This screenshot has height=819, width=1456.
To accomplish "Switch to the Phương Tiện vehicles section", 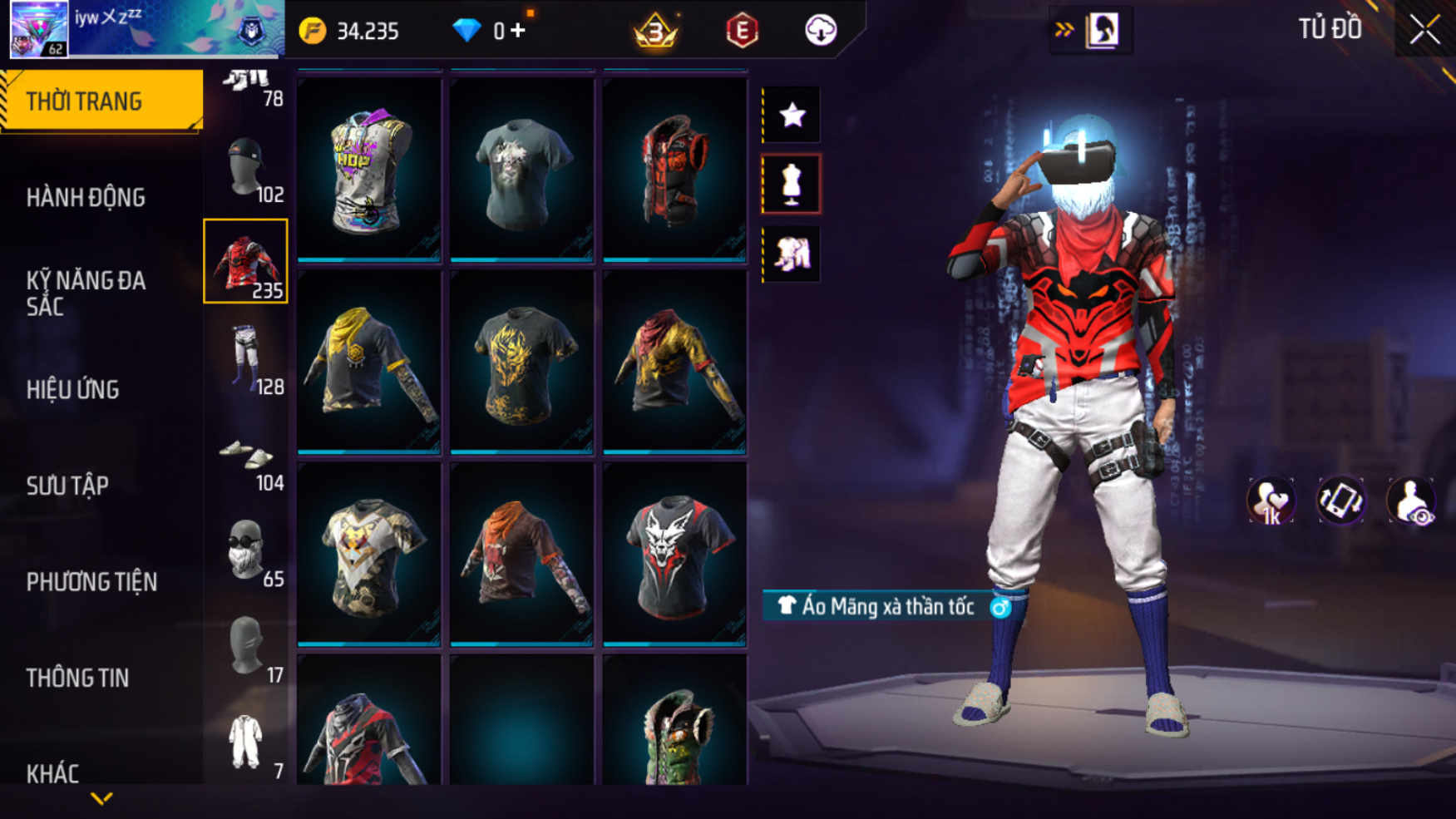I will (x=91, y=582).
